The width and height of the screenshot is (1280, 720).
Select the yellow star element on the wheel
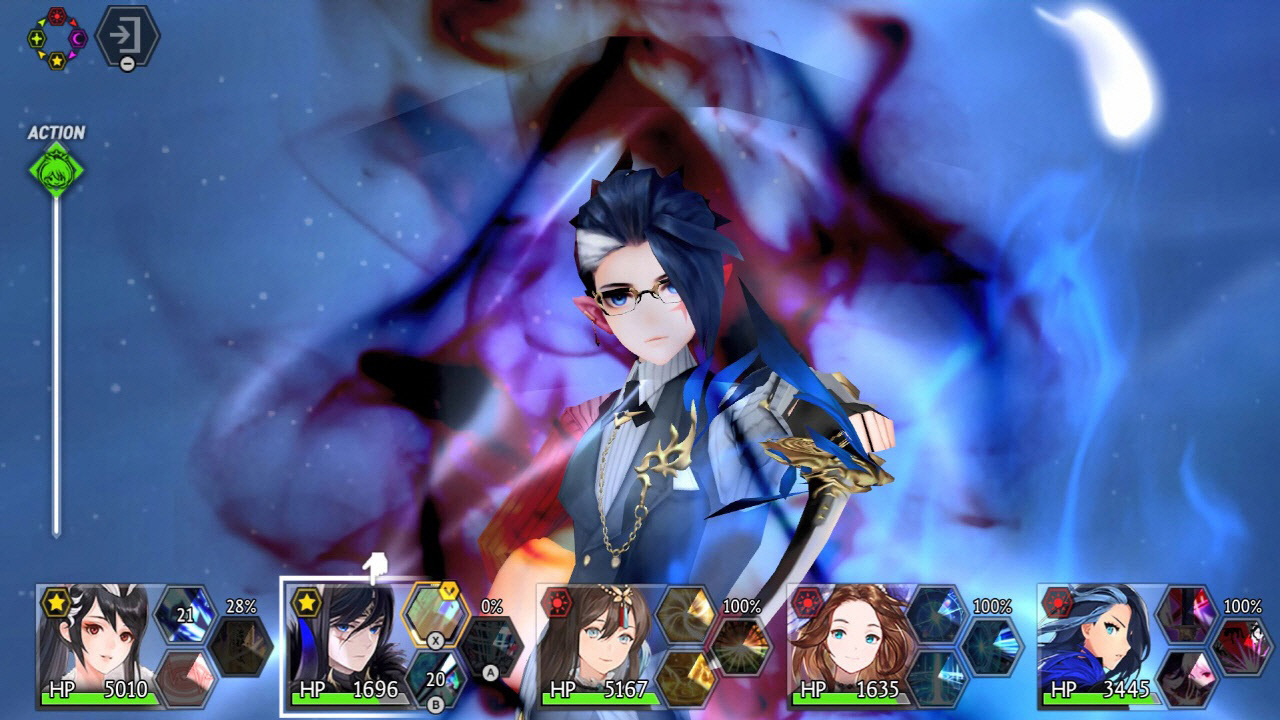tap(56, 60)
